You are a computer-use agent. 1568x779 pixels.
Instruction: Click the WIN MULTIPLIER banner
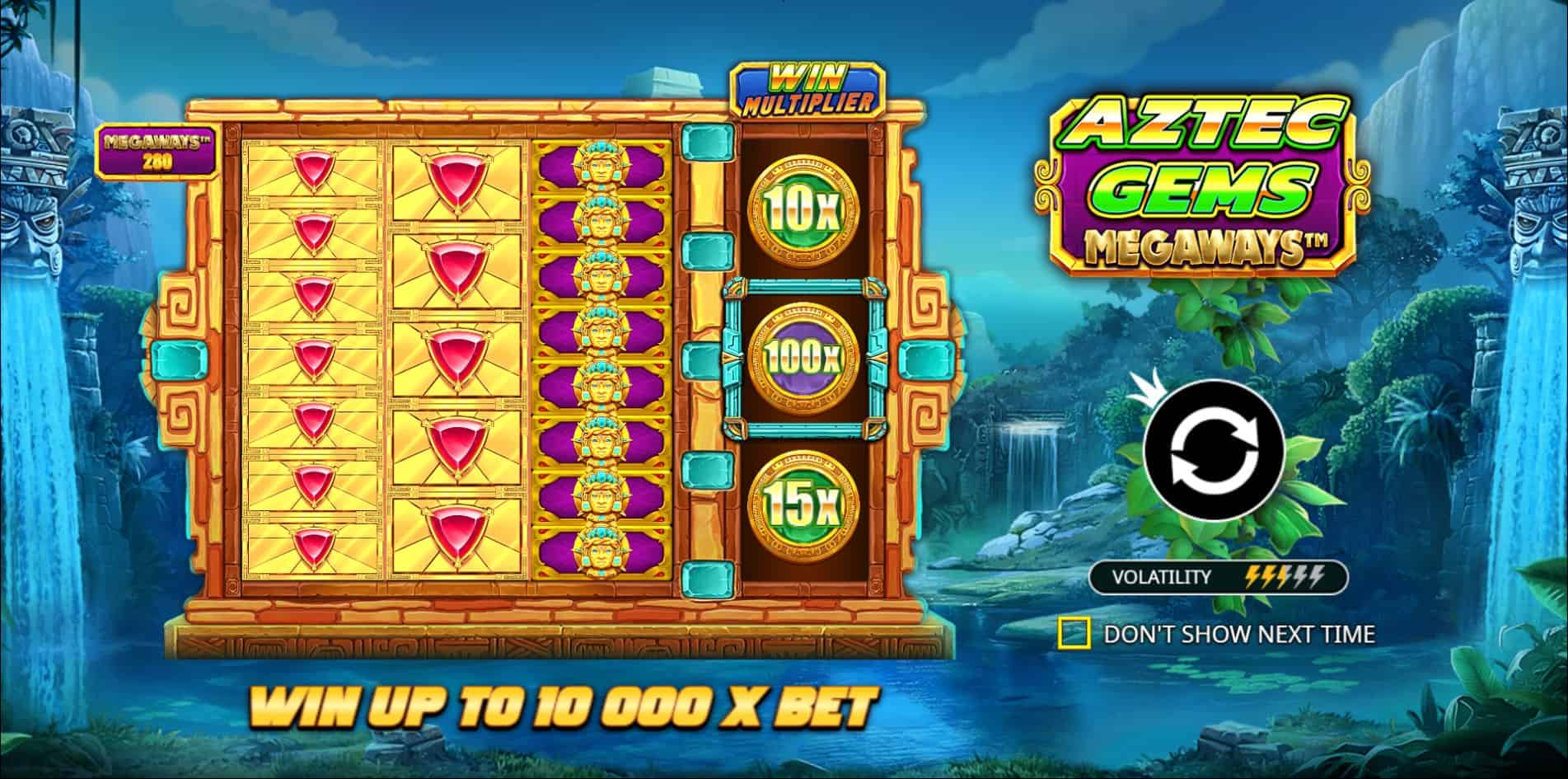(x=808, y=85)
